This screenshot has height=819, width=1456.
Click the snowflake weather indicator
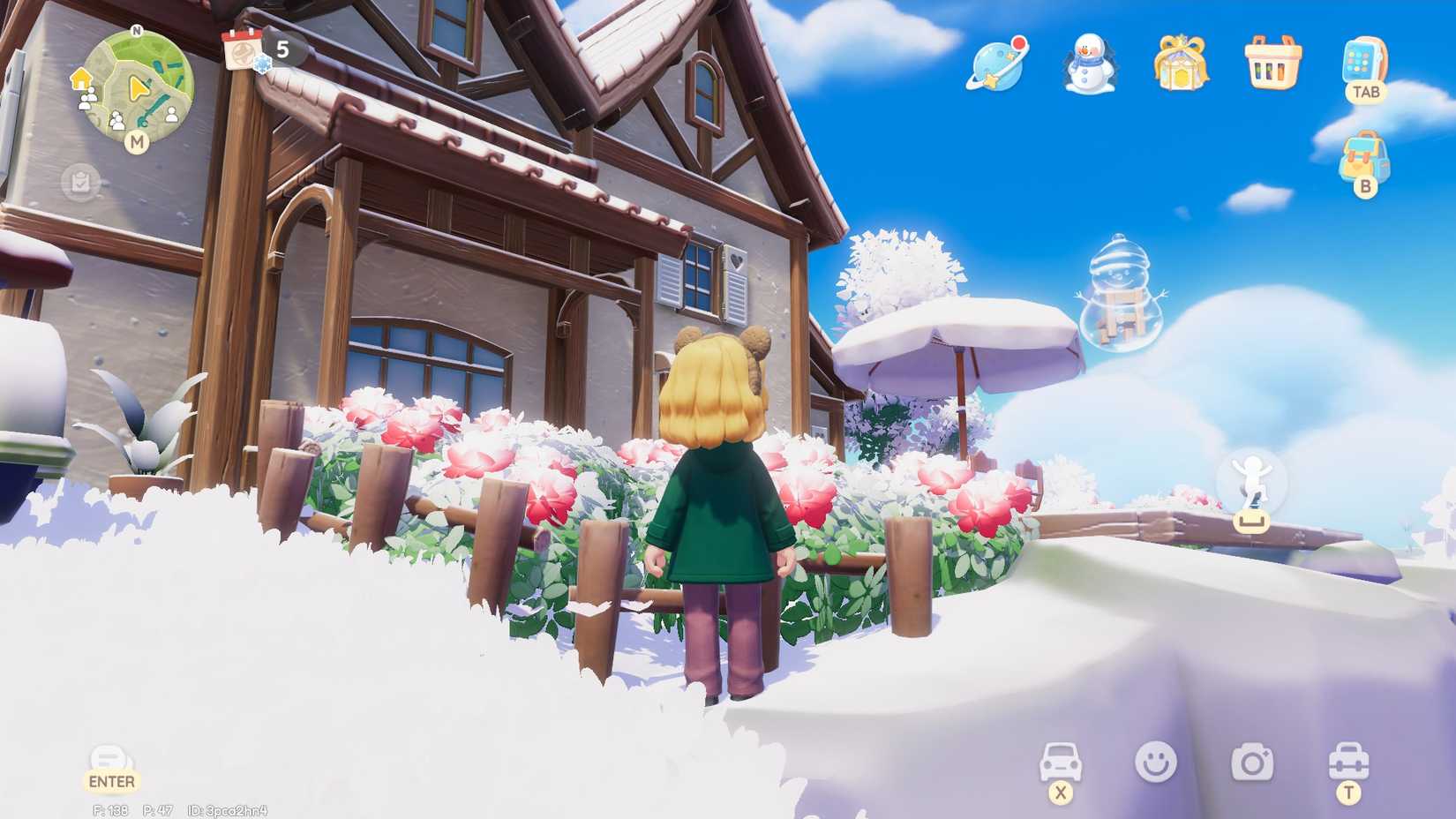262,64
